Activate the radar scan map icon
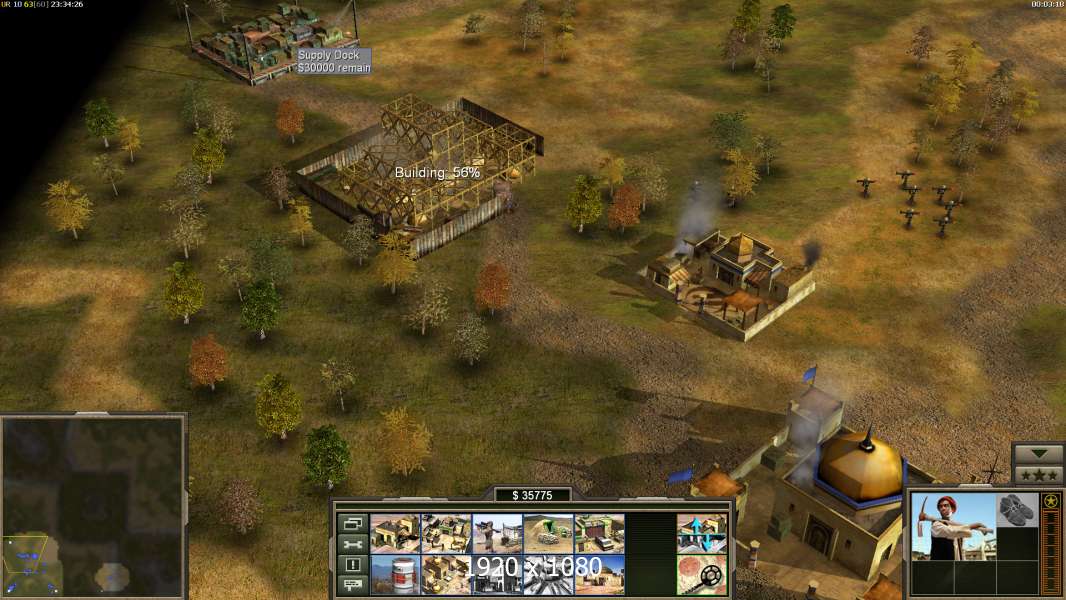This screenshot has height=600, width=1066. click(x=701, y=575)
